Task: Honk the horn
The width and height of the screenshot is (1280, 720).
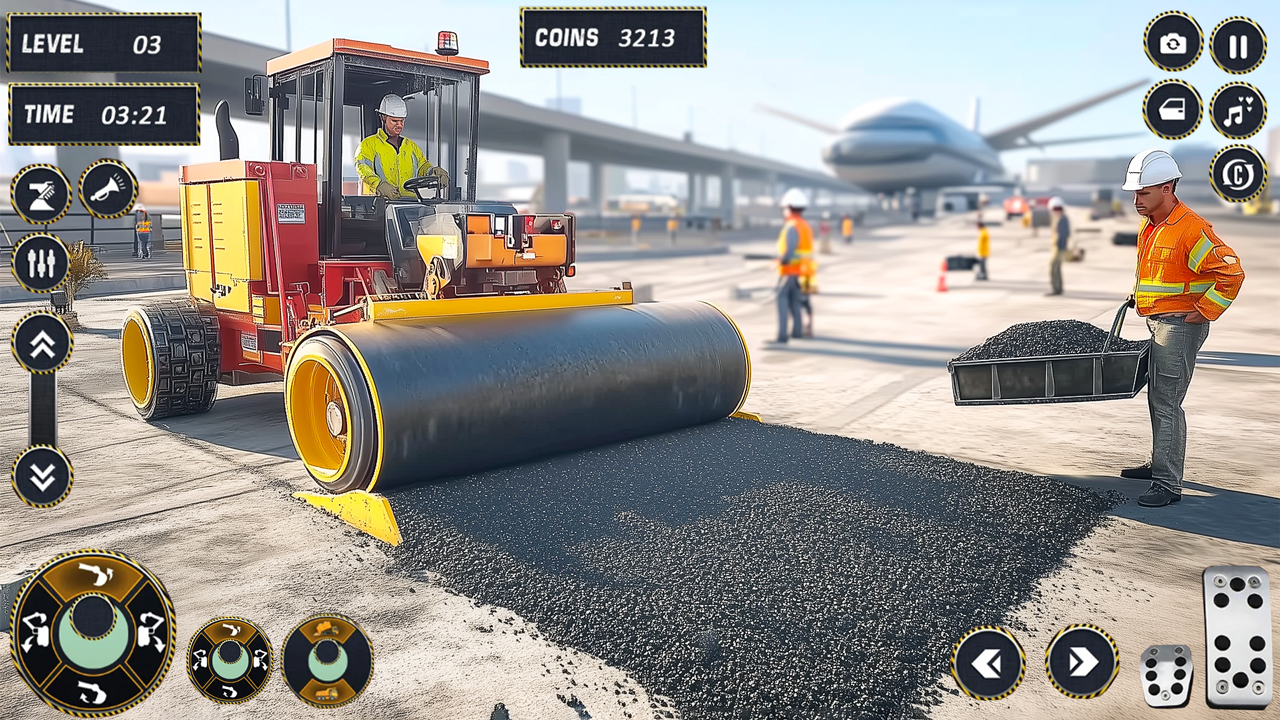Action: pos(108,189)
